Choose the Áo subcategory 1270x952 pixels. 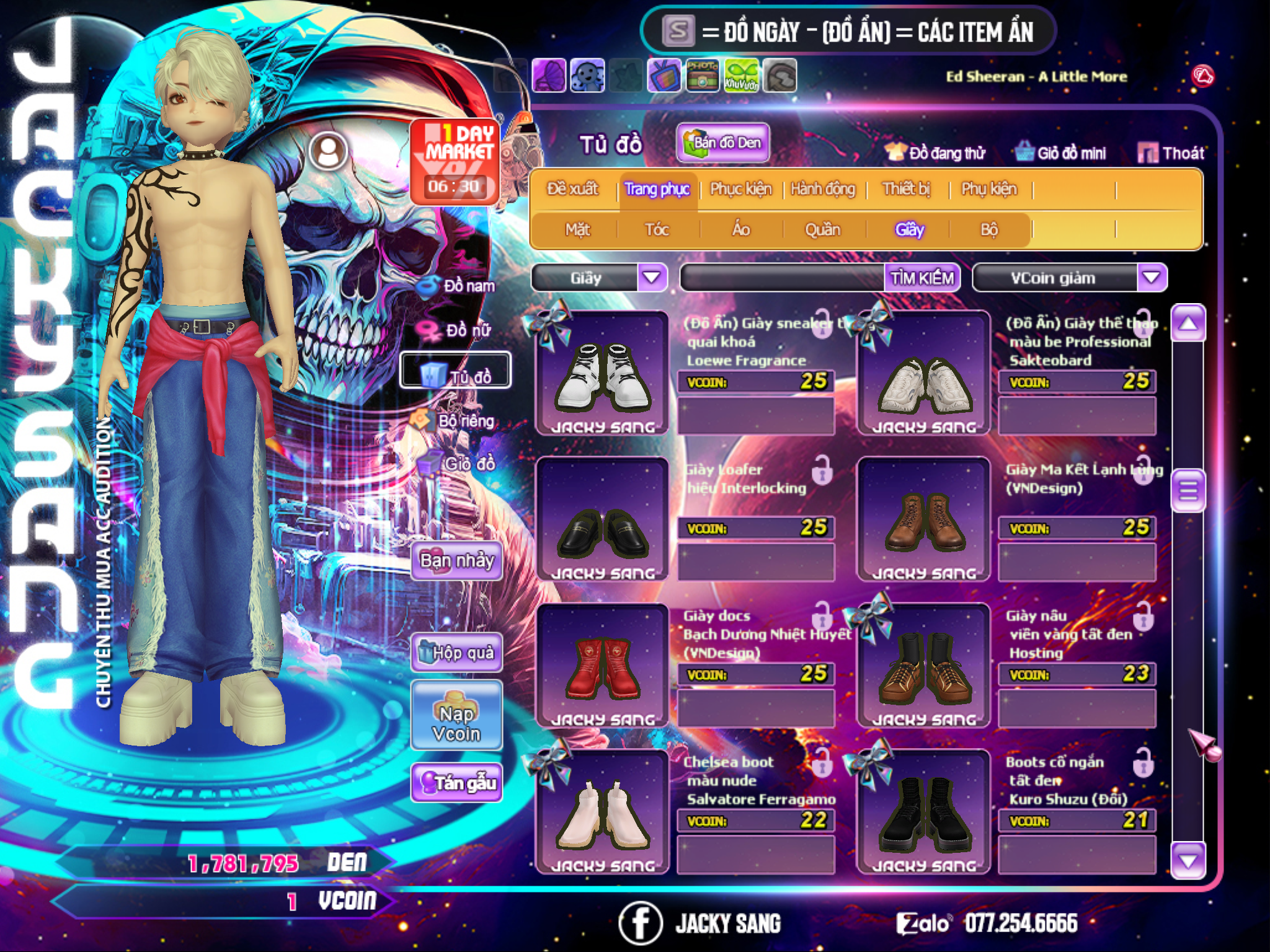point(741,230)
